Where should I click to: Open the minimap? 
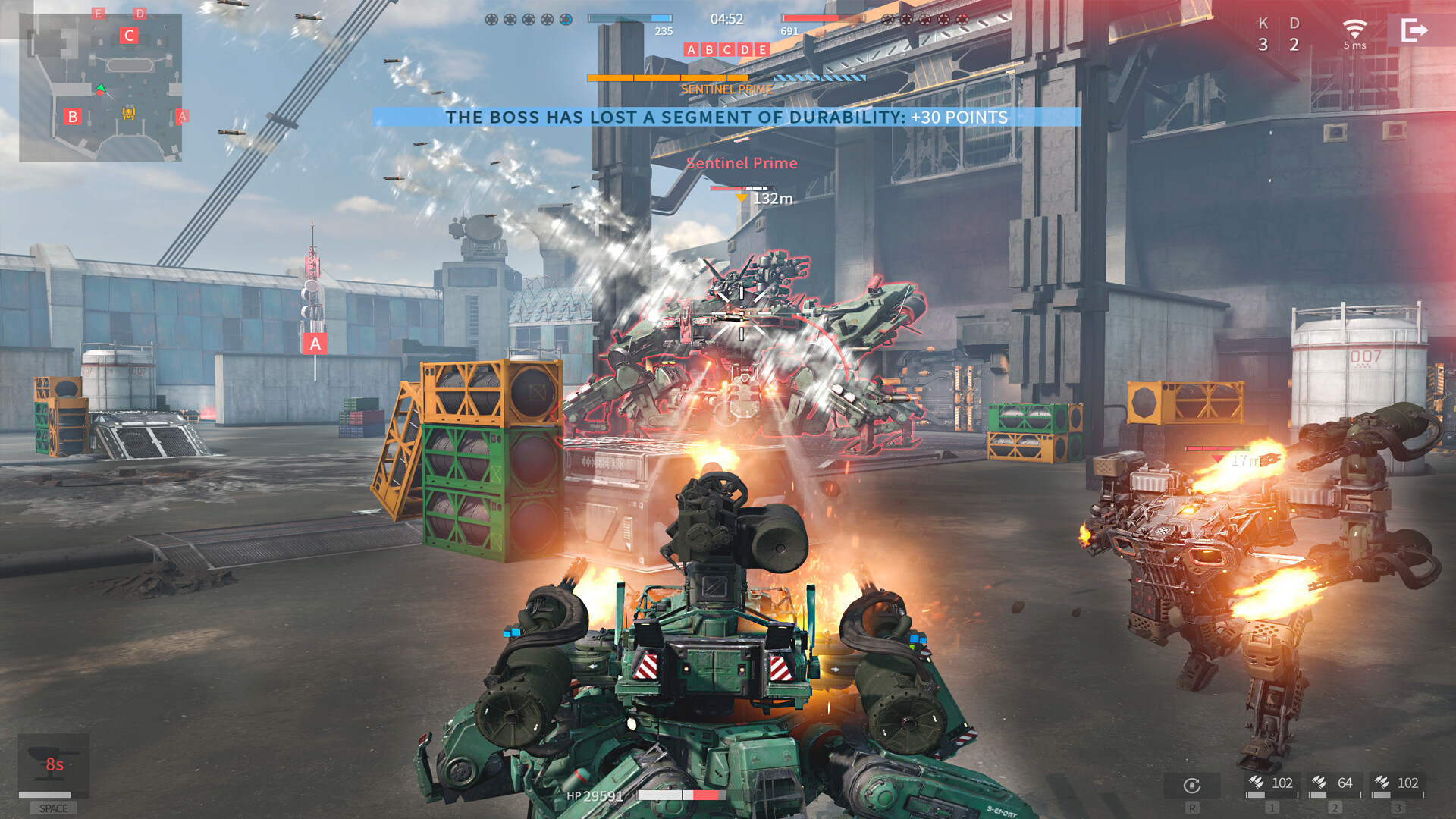pyautogui.click(x=100, y=87)
